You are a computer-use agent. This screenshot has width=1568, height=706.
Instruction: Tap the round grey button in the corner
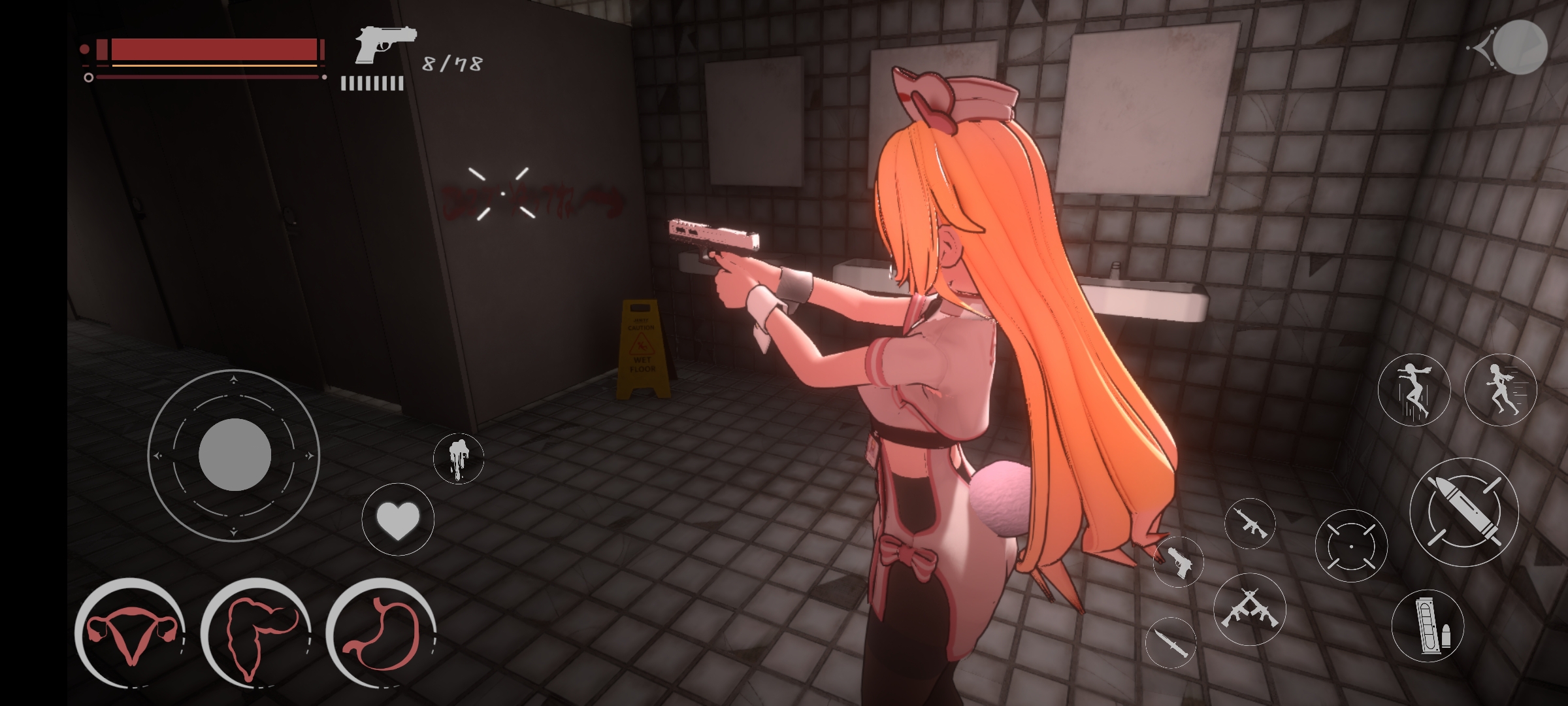click(x=1520, y=47)
